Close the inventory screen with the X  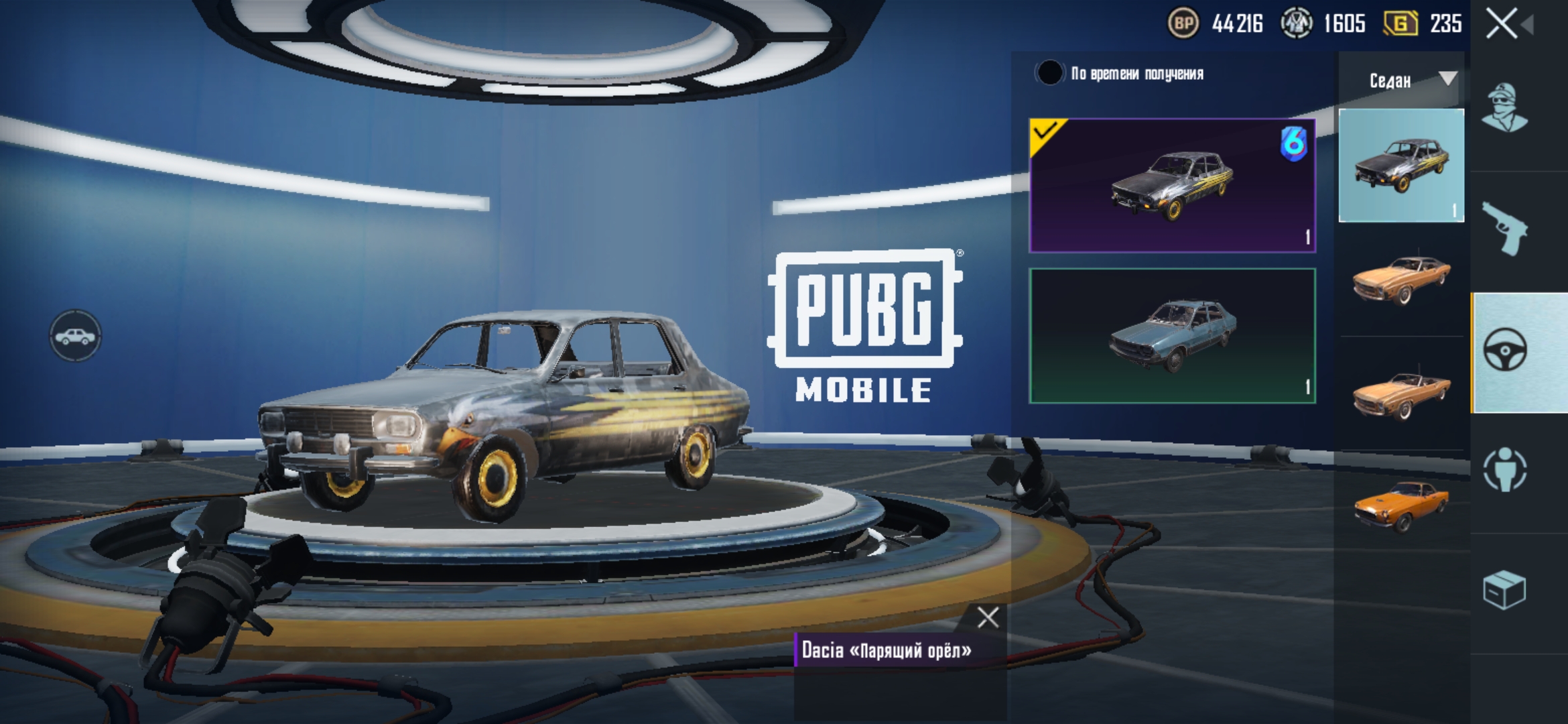tap(1502, 25)
